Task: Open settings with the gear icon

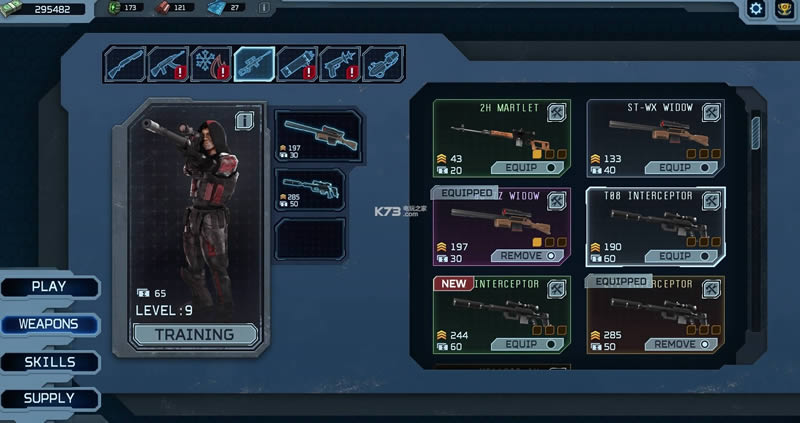Action: click(757, 9)
